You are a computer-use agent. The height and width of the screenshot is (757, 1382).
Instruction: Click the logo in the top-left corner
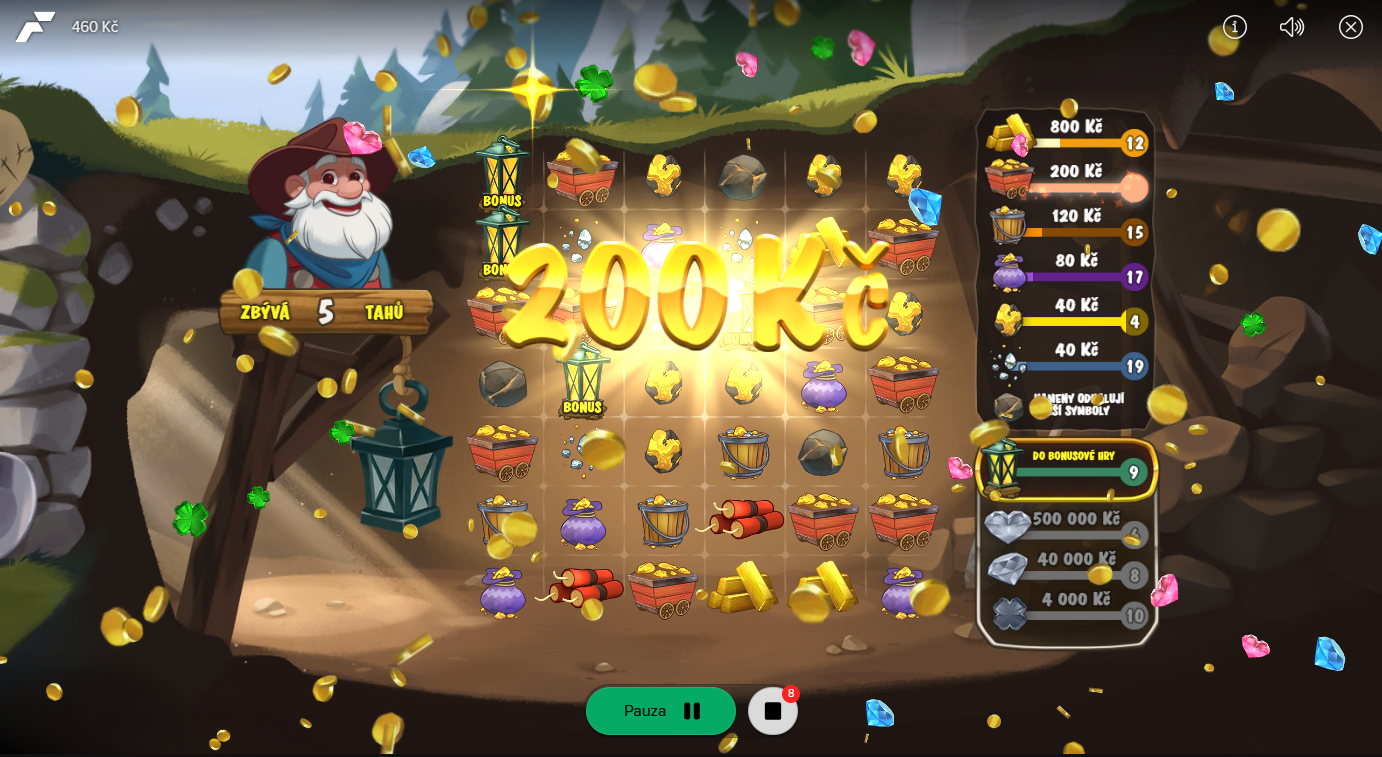(35, 27)
